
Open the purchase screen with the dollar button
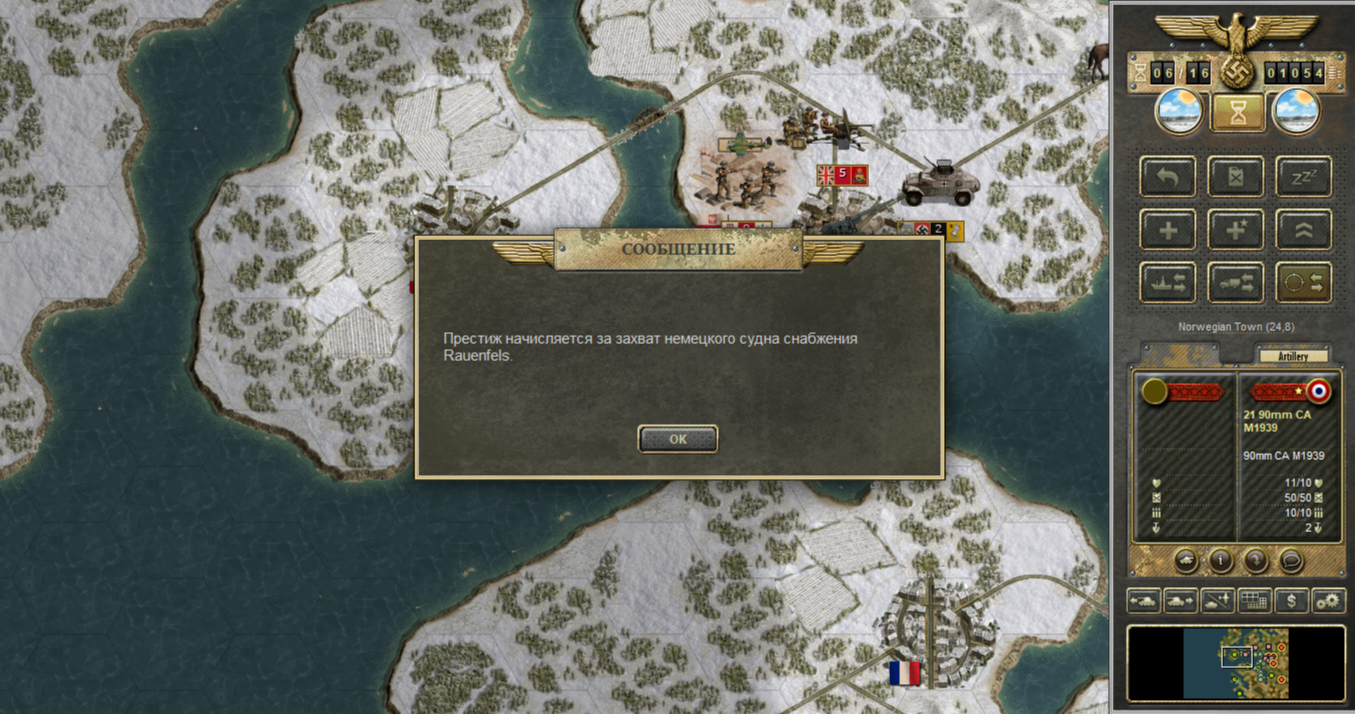pos(1292,601)
